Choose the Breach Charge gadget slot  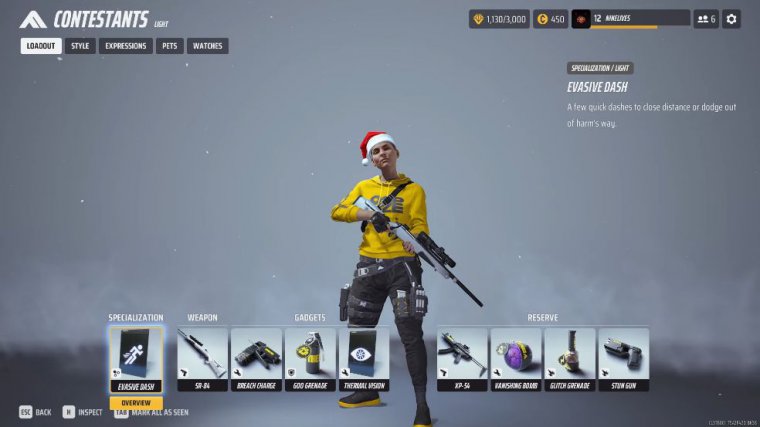point(256,358)
